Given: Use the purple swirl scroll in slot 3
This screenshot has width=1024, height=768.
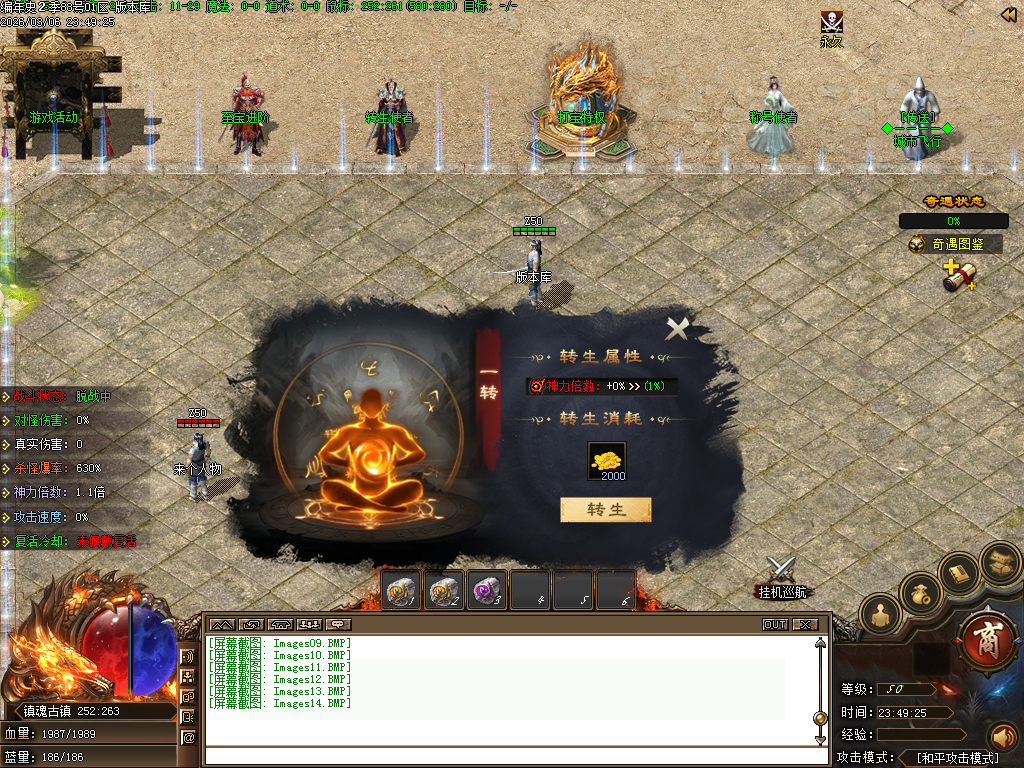Looking at the screenshot, I should pos(487,592).
